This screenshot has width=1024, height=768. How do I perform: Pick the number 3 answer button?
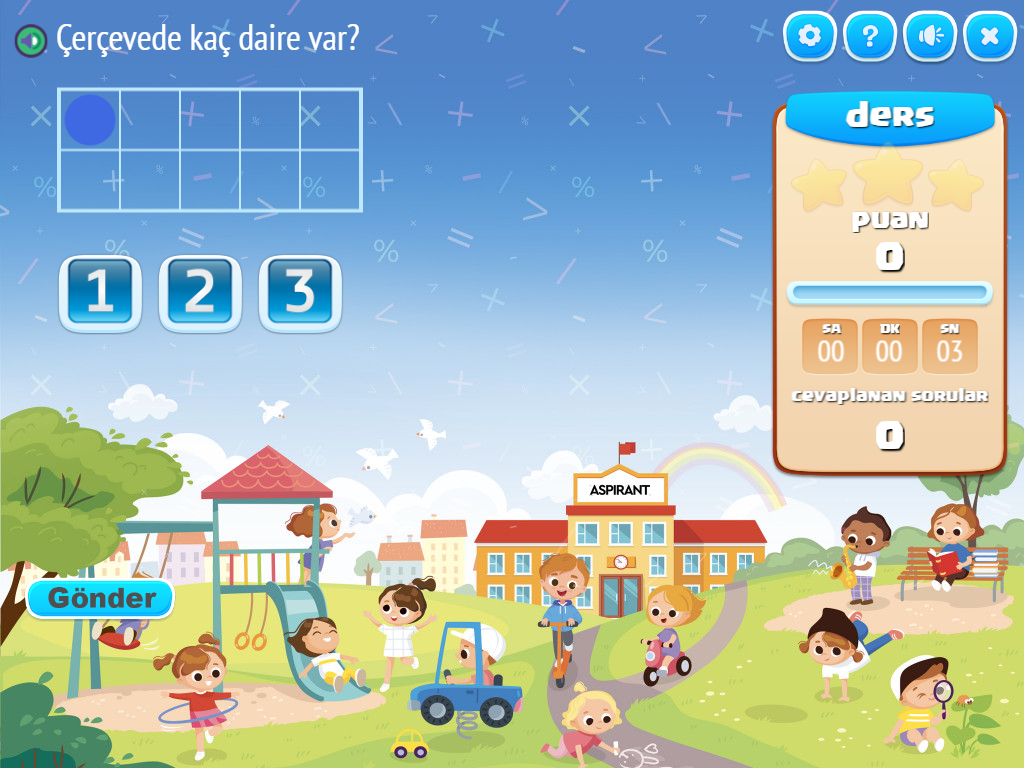click(300, 292)
